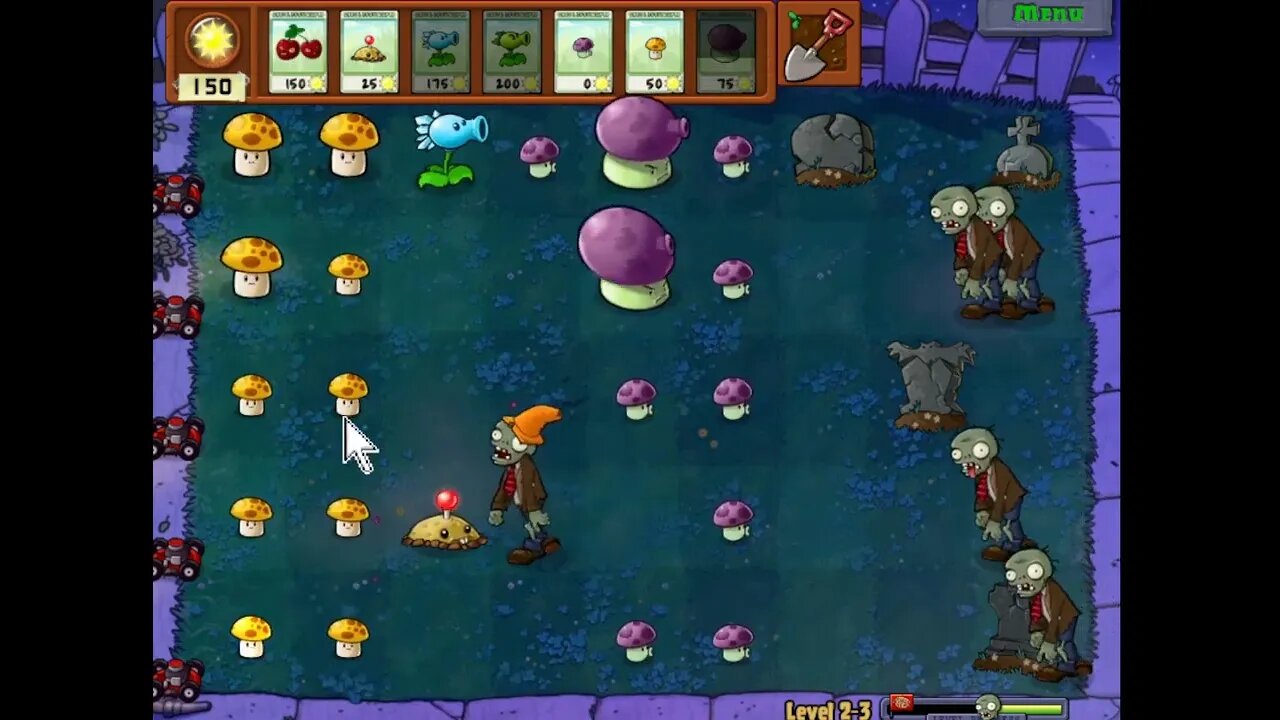Image resolution: width=1280 pixels, height=720 pixels.
Task: Click the planted Snow Pea on the lawn
Action: 448,147
